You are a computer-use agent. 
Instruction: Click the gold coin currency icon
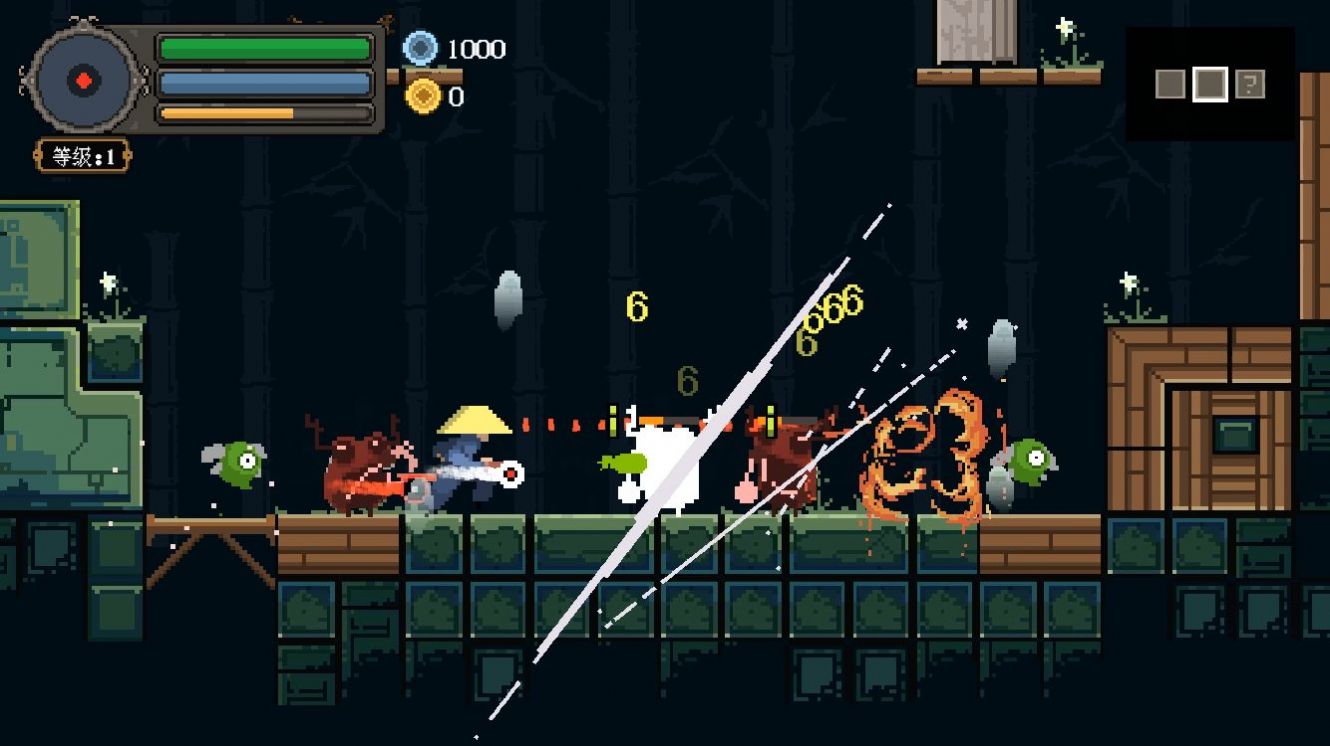click(x=423, y=96)
